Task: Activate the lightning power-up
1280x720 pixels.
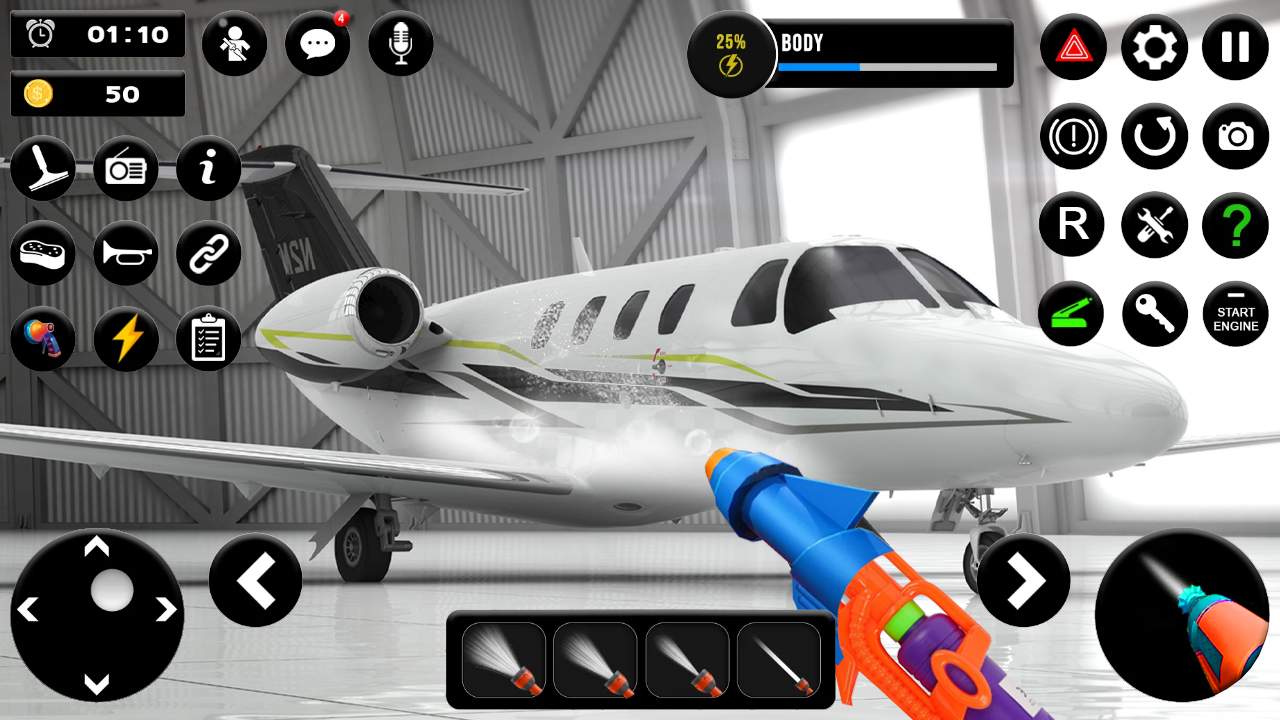Action: click(x=125, y=340)
